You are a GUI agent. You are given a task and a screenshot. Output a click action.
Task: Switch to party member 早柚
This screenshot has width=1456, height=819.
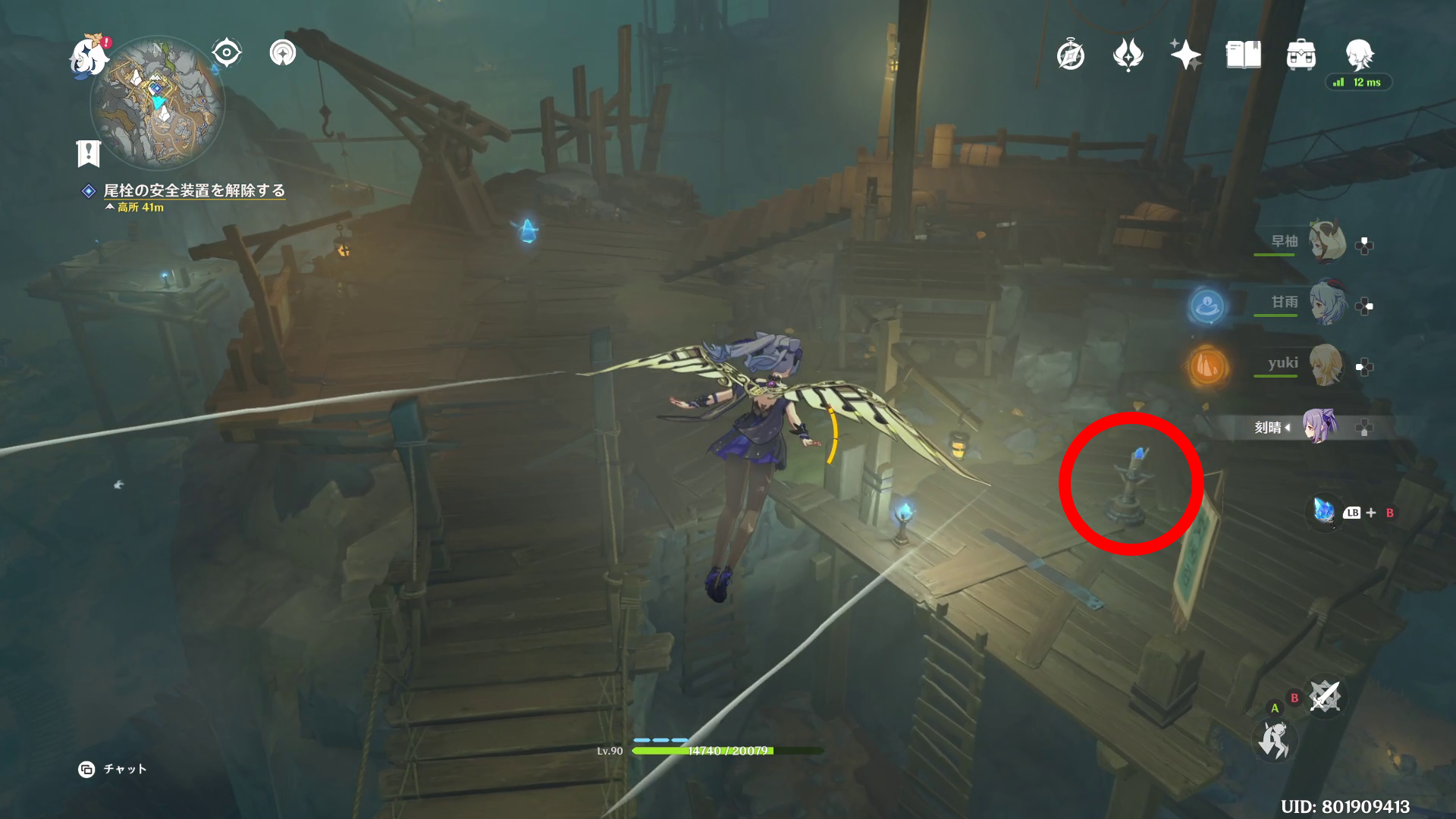[x=1326, y=243]
